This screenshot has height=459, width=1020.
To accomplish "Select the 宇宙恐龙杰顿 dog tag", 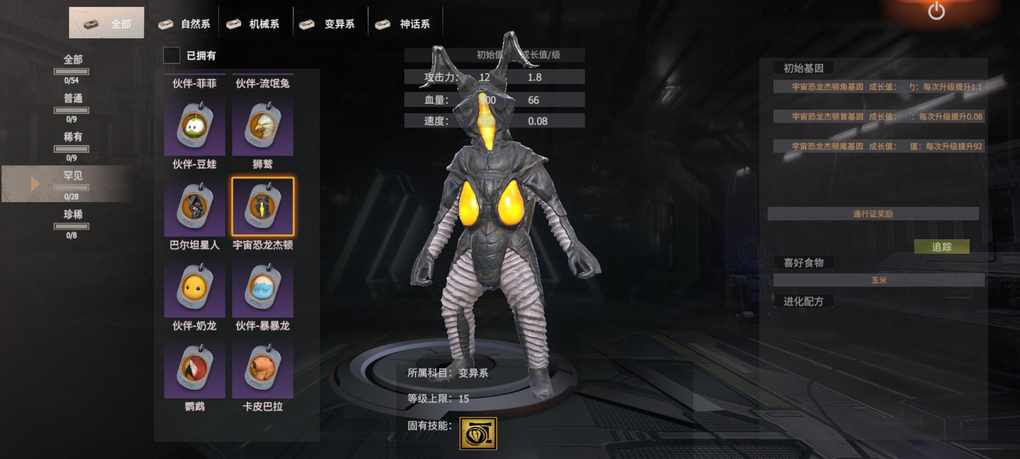I will tap(262, 207).
